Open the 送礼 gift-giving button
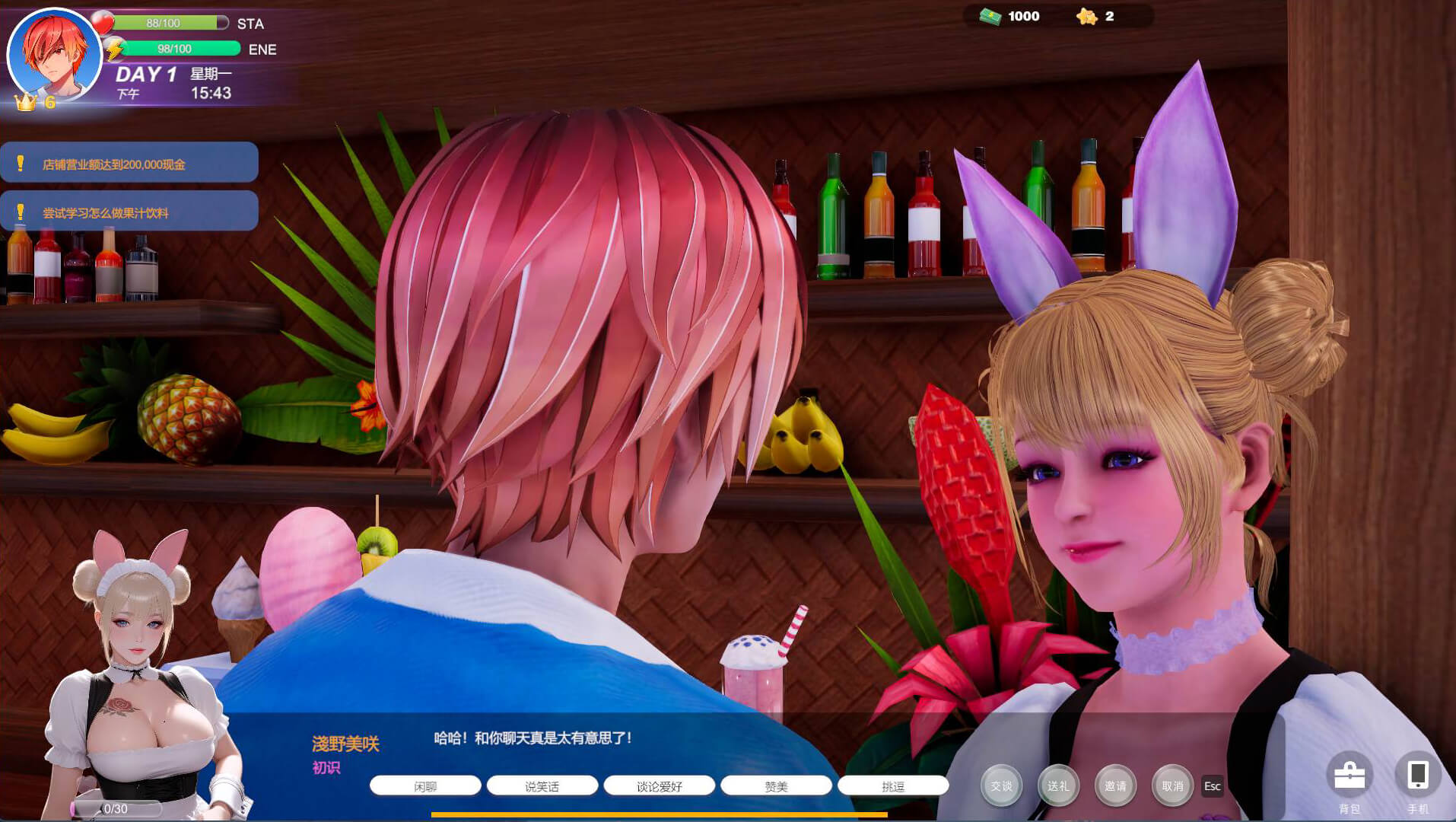This screenshot has height=822, width=1456. click(1058, 785)
